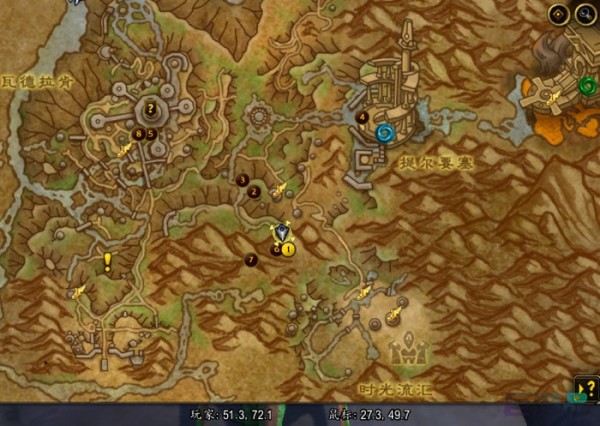Select the yellow quest marker number 1
Image resolution: width=600 pixels, height=426 pixels.
288,248
